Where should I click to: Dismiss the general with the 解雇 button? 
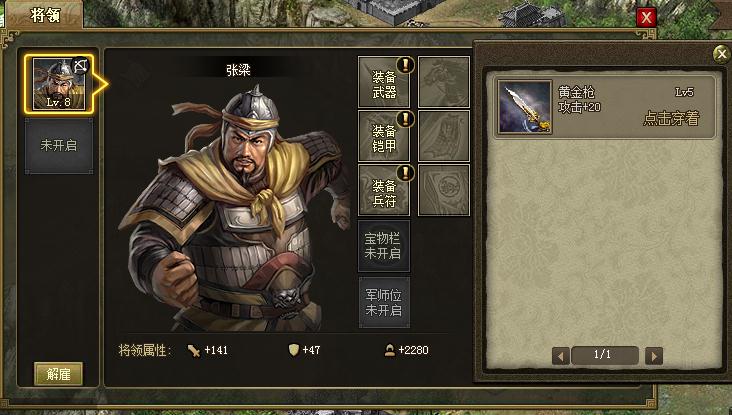(58, 374)
